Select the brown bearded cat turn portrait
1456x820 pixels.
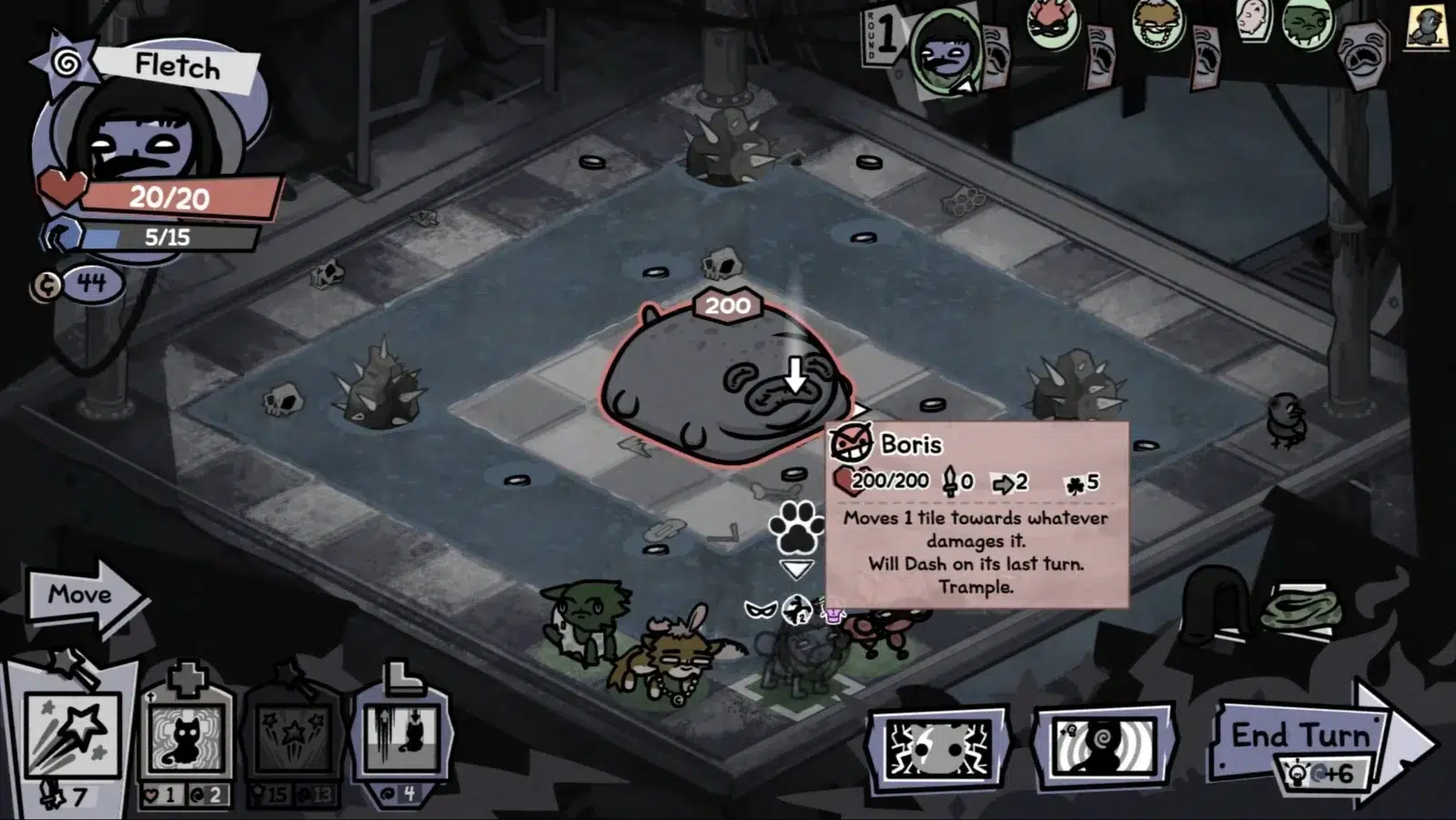1158,22
